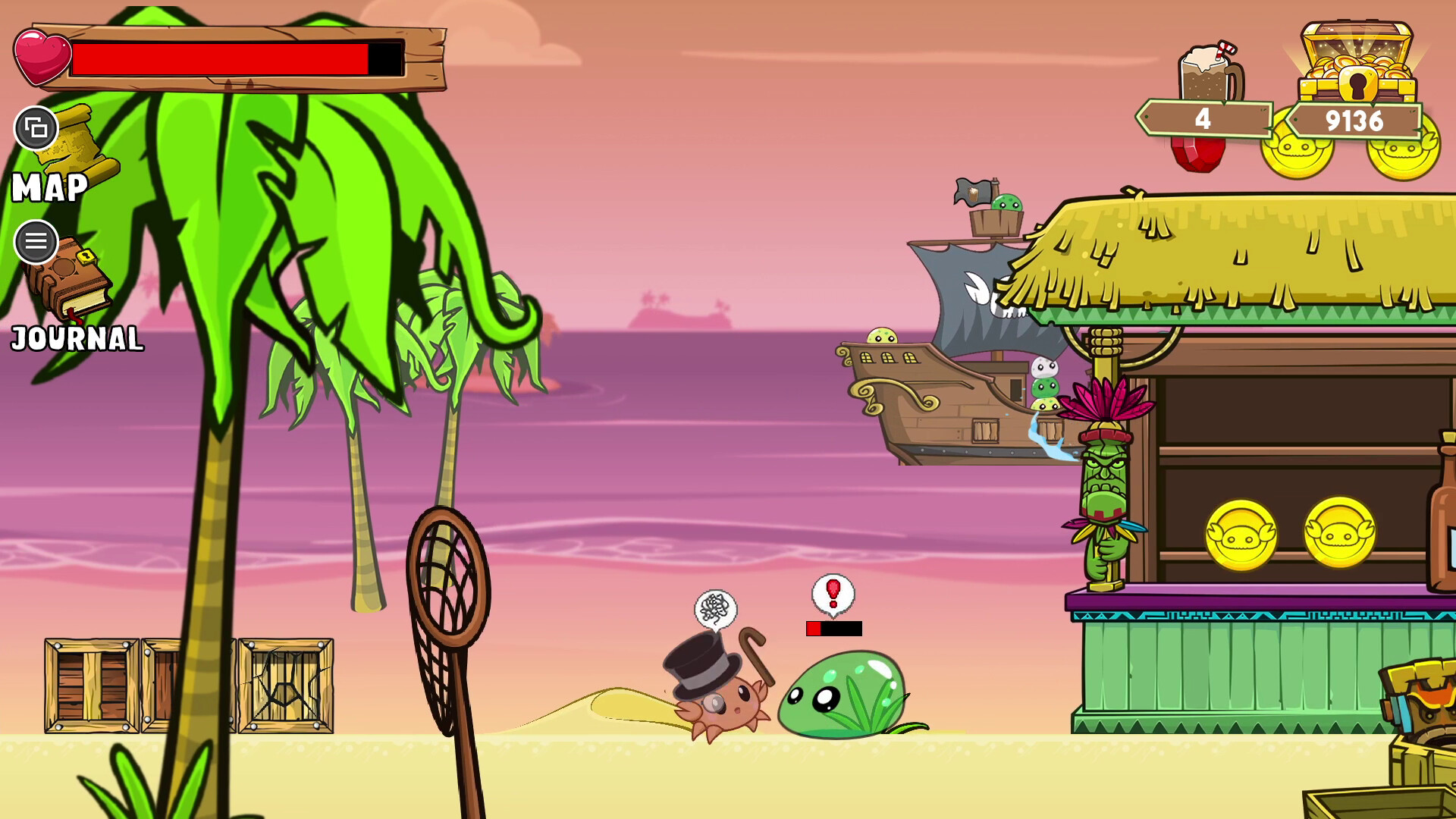Open the hamburger menu icon above JOURNAL
The width and height of the screenshot is (1456, 819).
(x=36, y=243)
